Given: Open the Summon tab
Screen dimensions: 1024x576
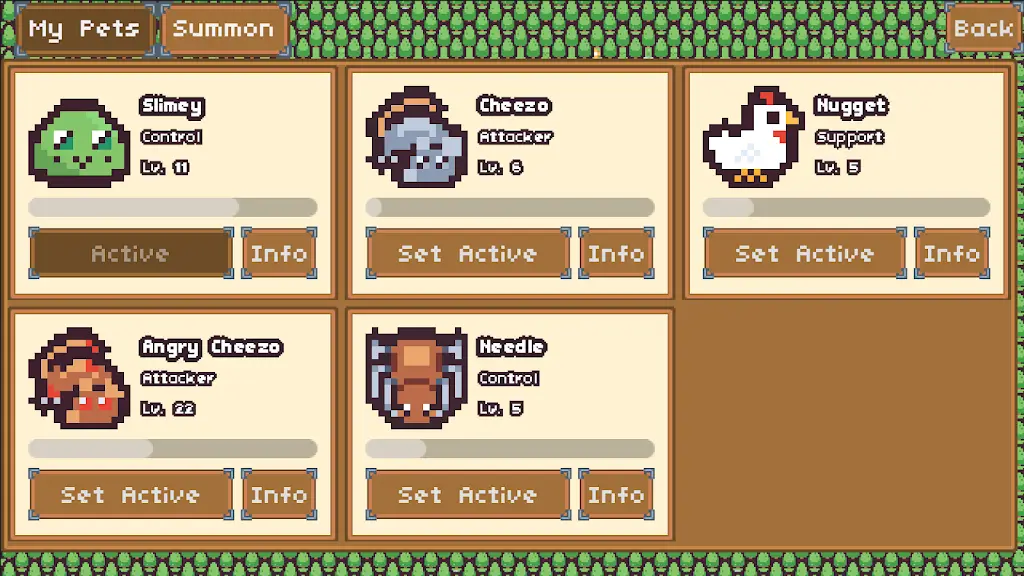Looking at the screenshot, I should pyautogui.click(x=223, y=29).
